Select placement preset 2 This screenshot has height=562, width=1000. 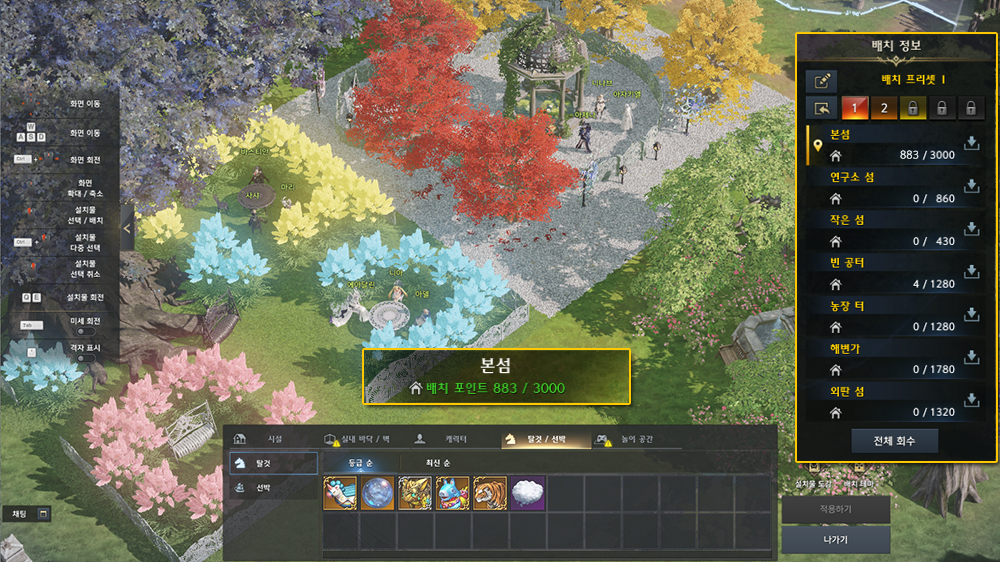(x=883, y=108)
